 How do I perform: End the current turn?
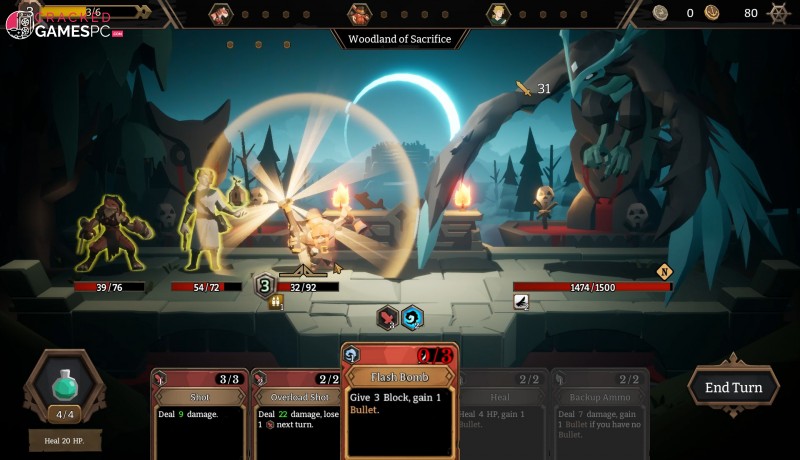pos(733,387)
